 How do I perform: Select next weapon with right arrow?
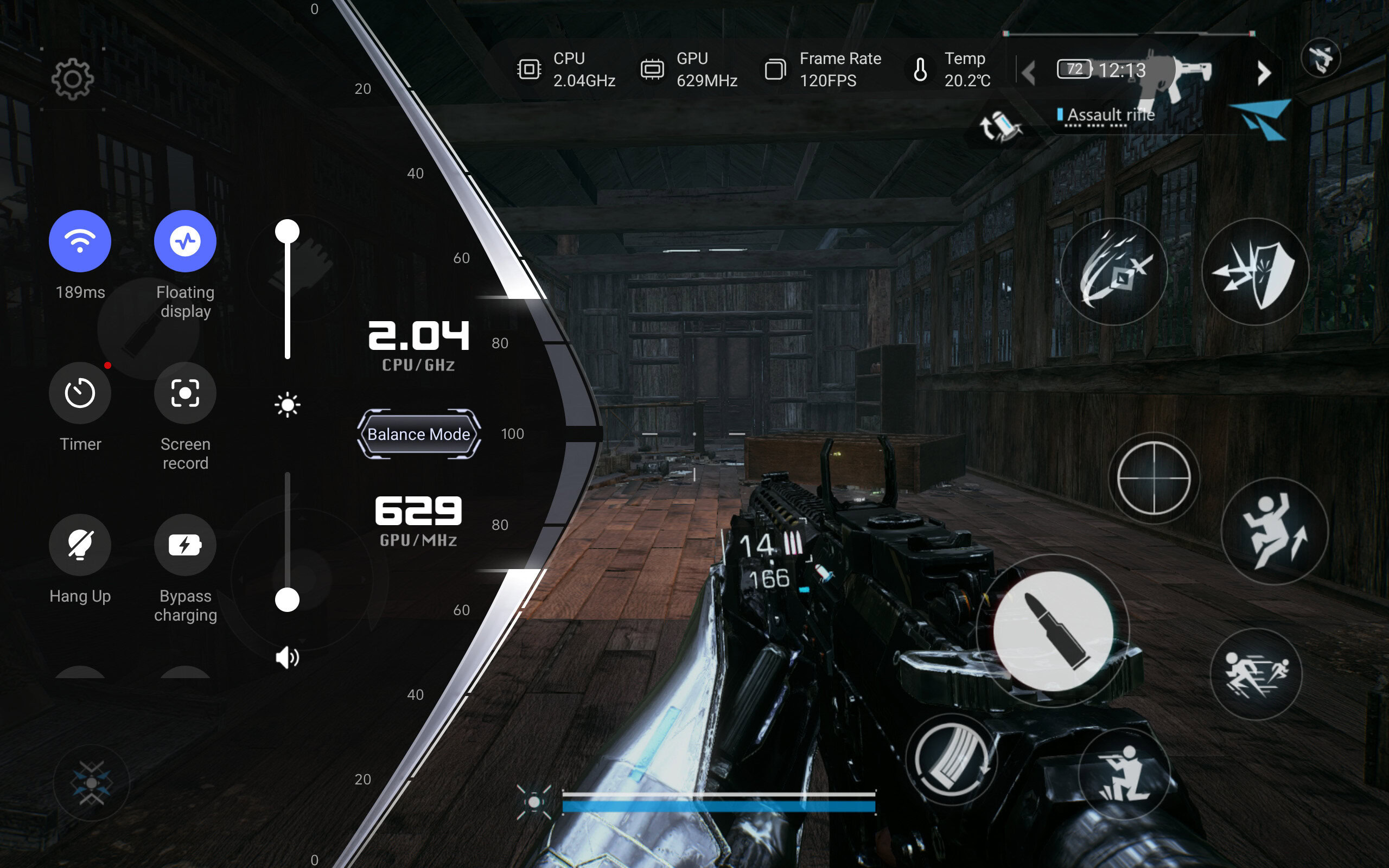(x=1263, y=73)
